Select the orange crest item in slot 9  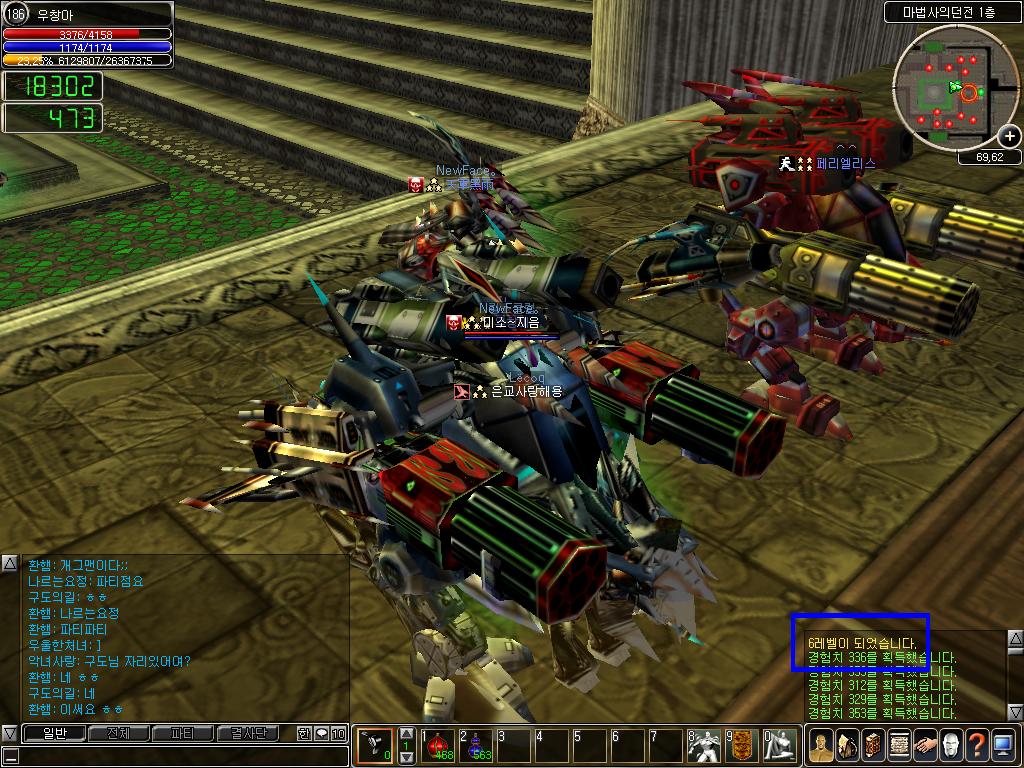click(x=741, y=746)
